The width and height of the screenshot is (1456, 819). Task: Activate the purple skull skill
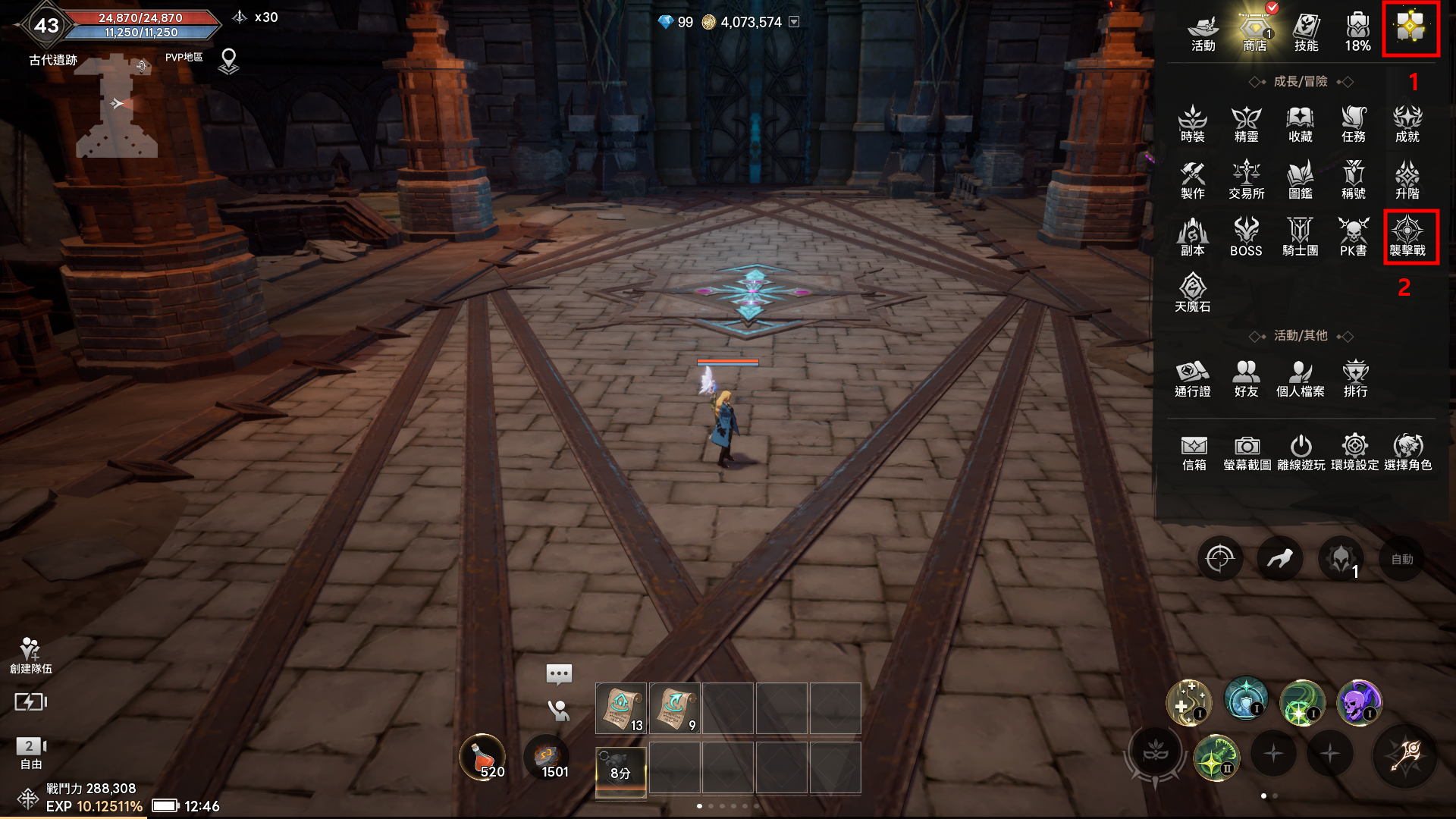pyautogui.click(x=1358, y=703)
